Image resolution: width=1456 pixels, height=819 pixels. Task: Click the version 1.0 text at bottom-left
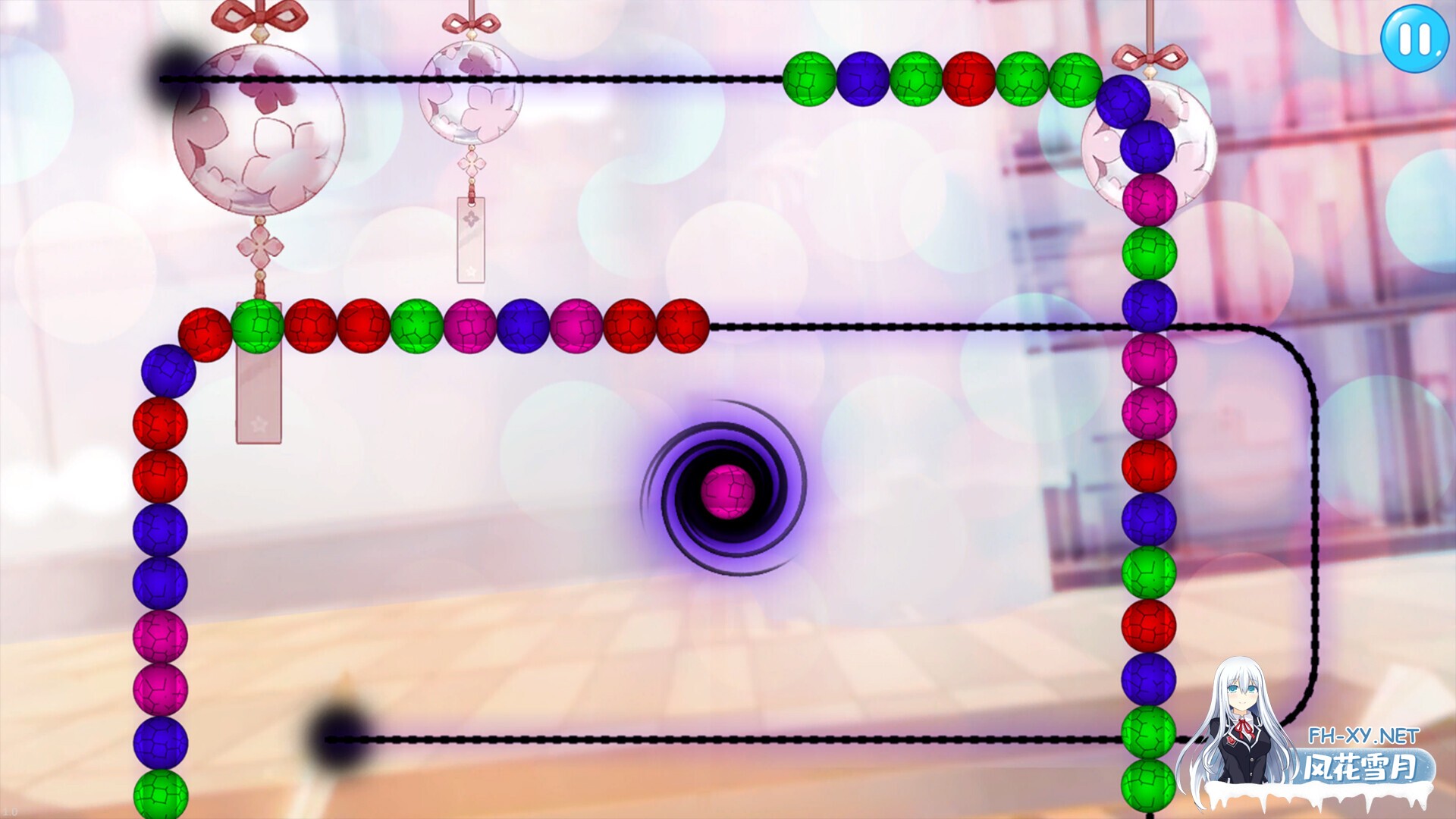click(x=11, y=810)
